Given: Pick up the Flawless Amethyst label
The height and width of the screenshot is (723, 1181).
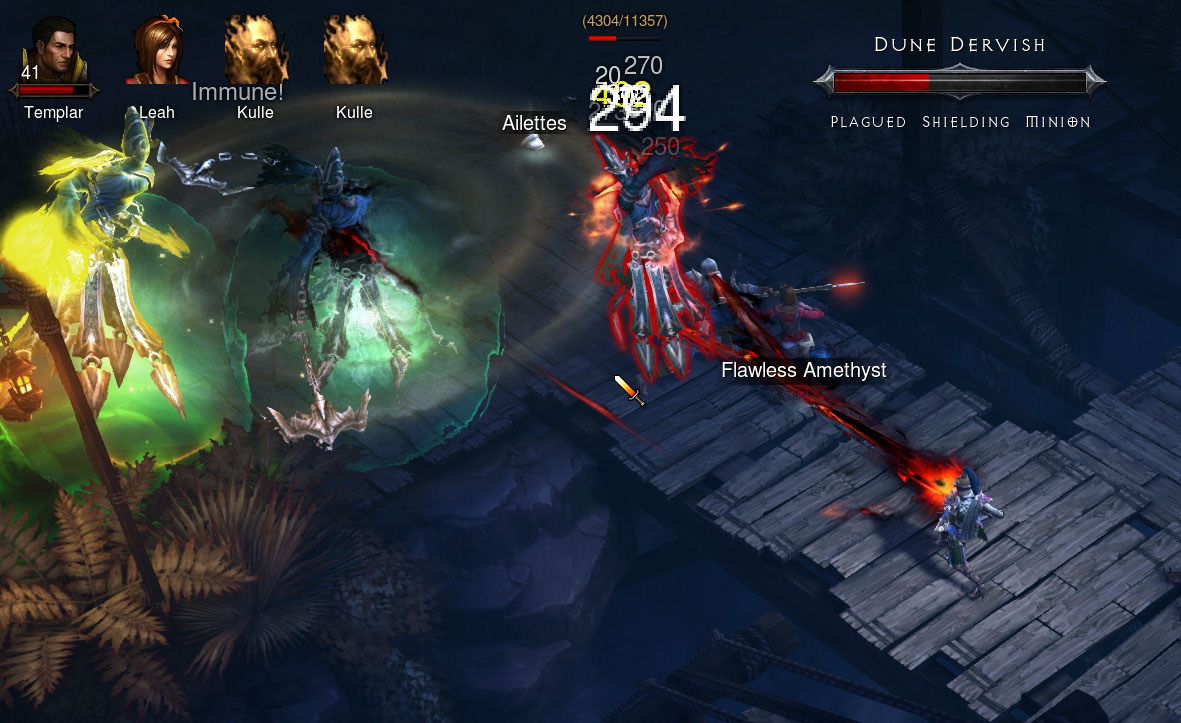Looking at the screenshot, I should point(803,370).
